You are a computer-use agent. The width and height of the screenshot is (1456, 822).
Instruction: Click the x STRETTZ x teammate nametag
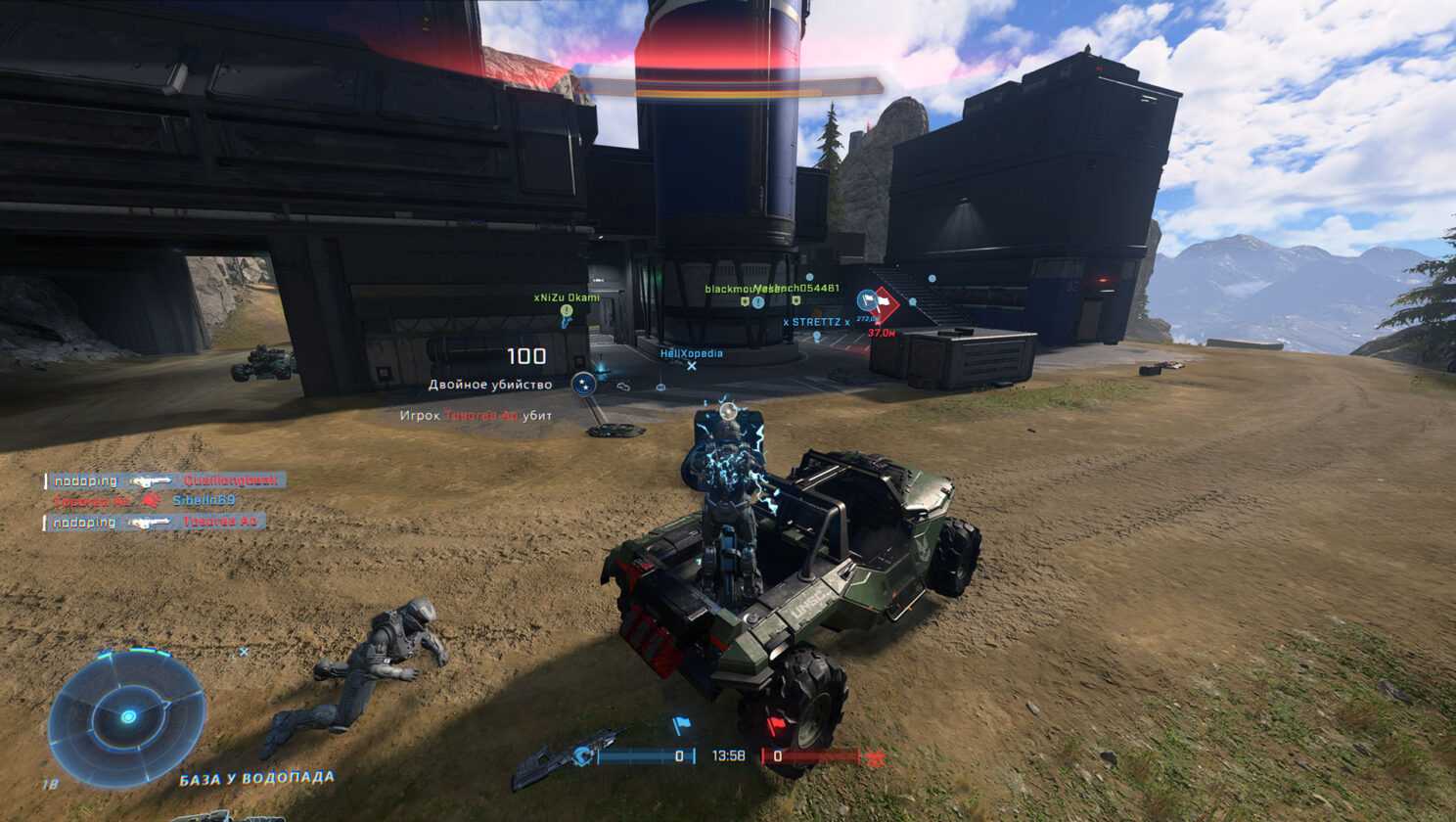816,322
